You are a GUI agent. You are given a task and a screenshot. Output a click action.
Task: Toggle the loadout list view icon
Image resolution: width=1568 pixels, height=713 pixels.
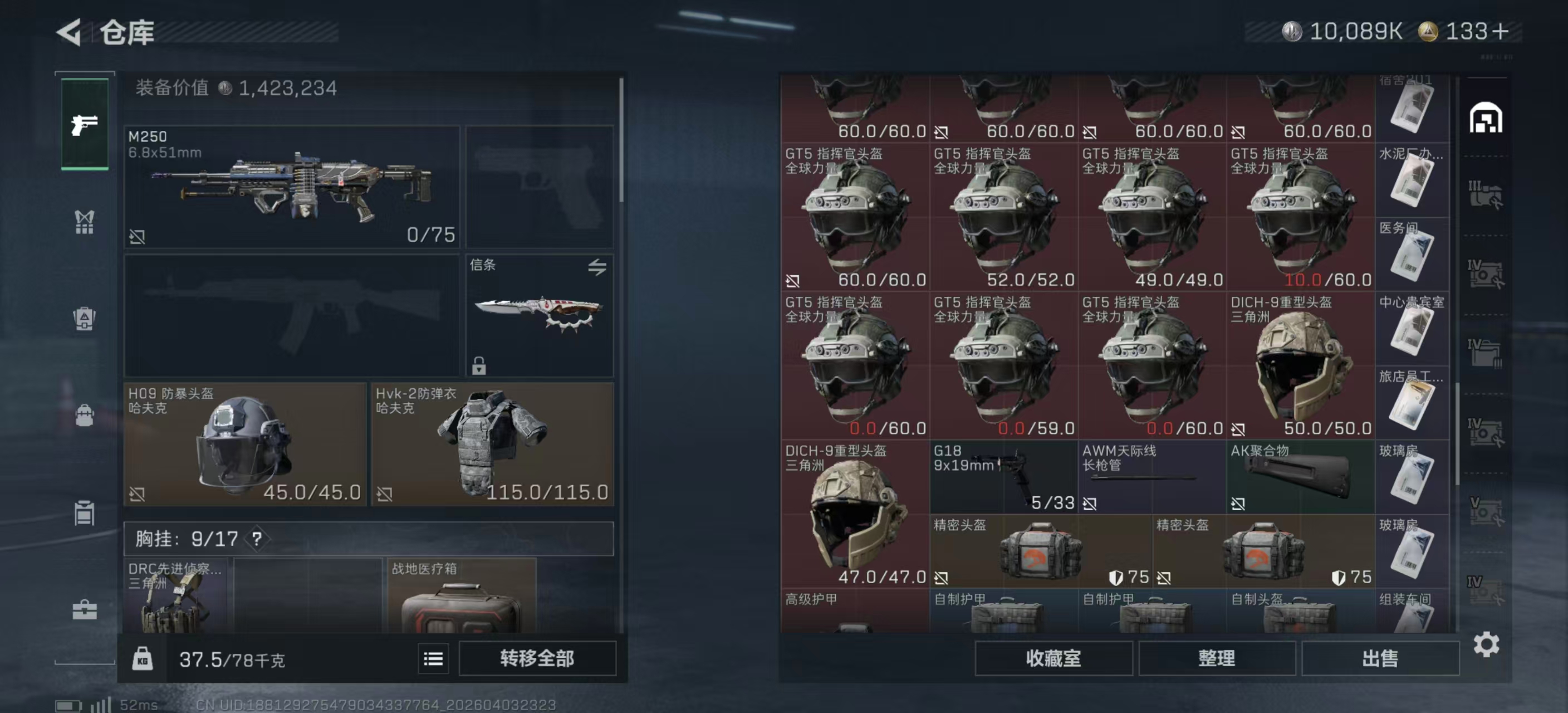tap(433, 659)
